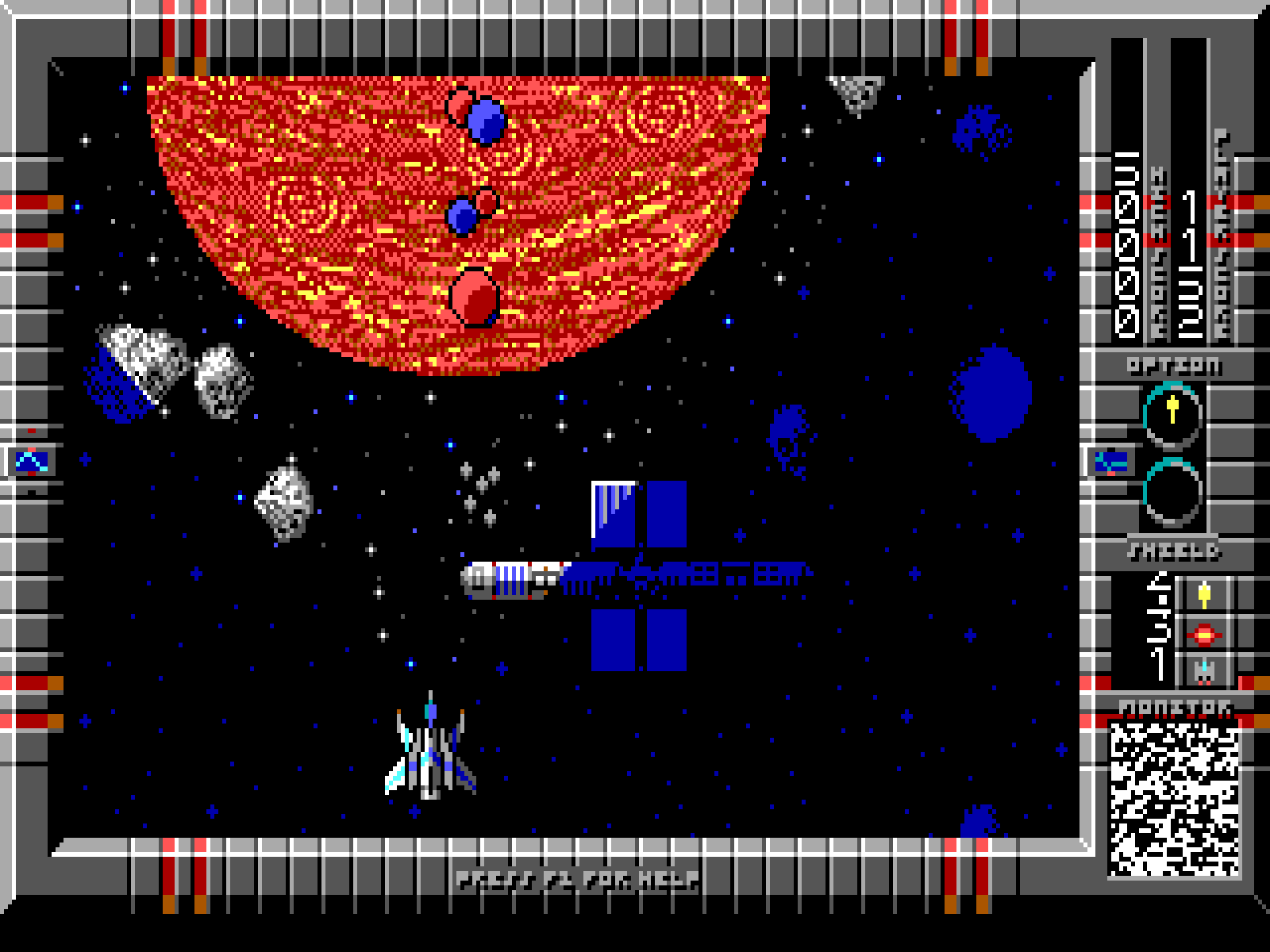Click the red bomb stock icon
Image resolution: width=1270 pixels, height=952 pixels.
(1204, 634)
